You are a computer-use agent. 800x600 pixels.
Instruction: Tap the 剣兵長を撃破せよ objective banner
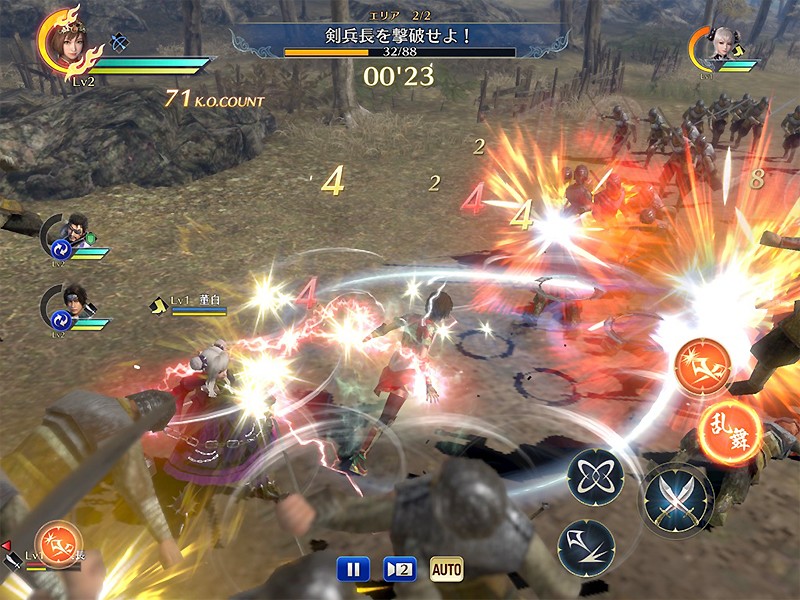399,36
